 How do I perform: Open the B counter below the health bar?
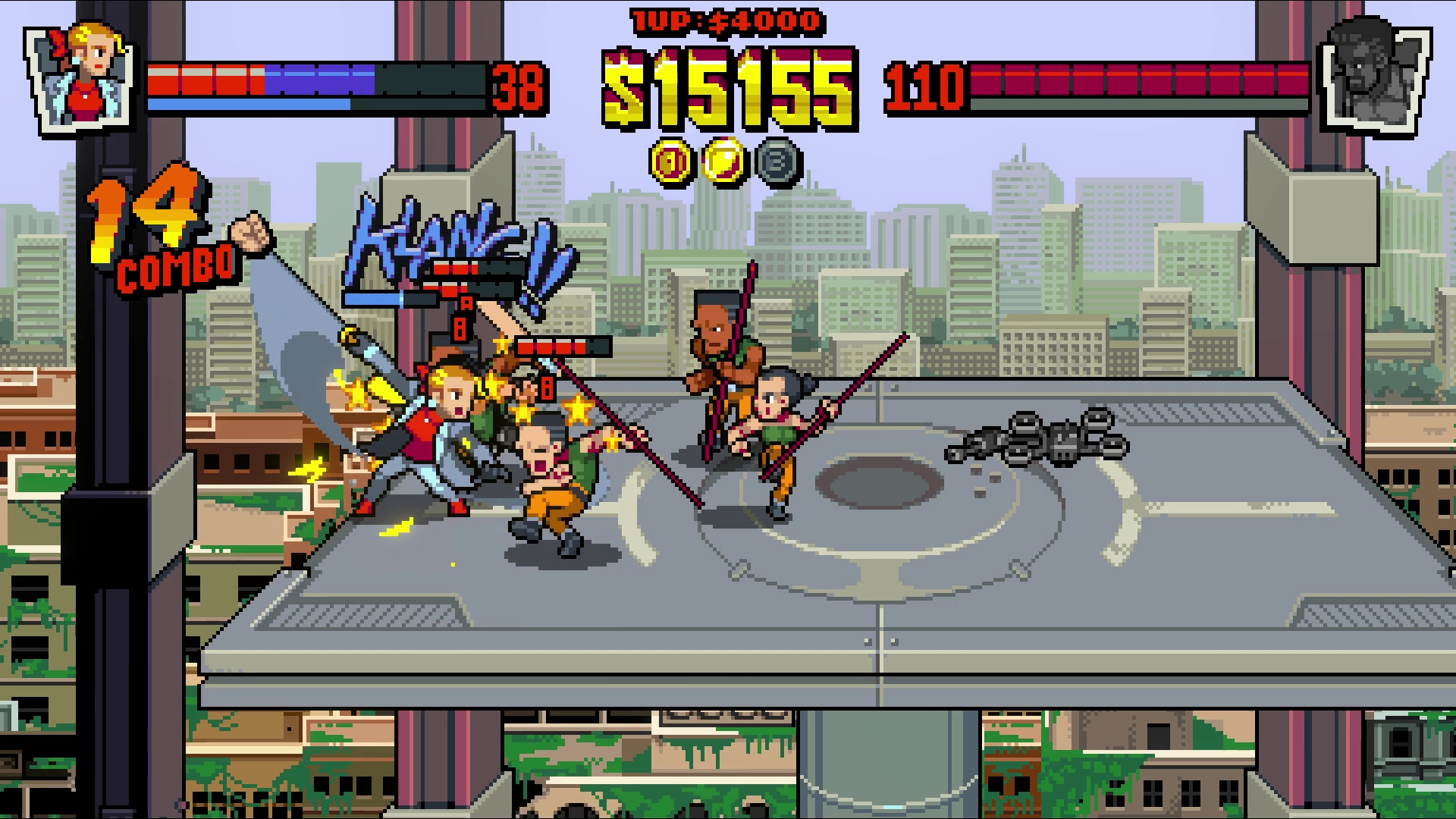(460, 329)
